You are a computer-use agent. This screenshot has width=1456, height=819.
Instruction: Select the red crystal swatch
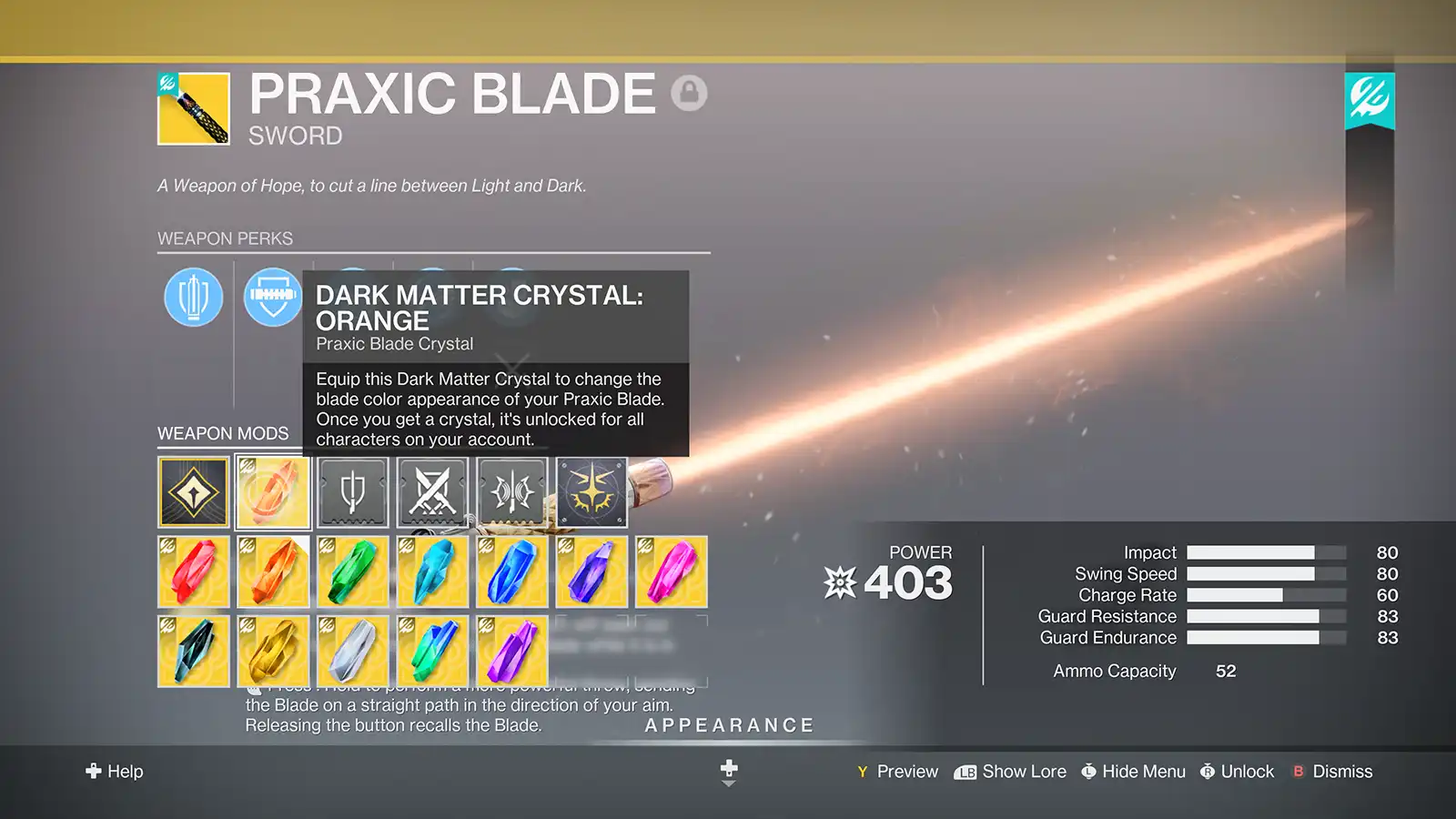(194, 571)
